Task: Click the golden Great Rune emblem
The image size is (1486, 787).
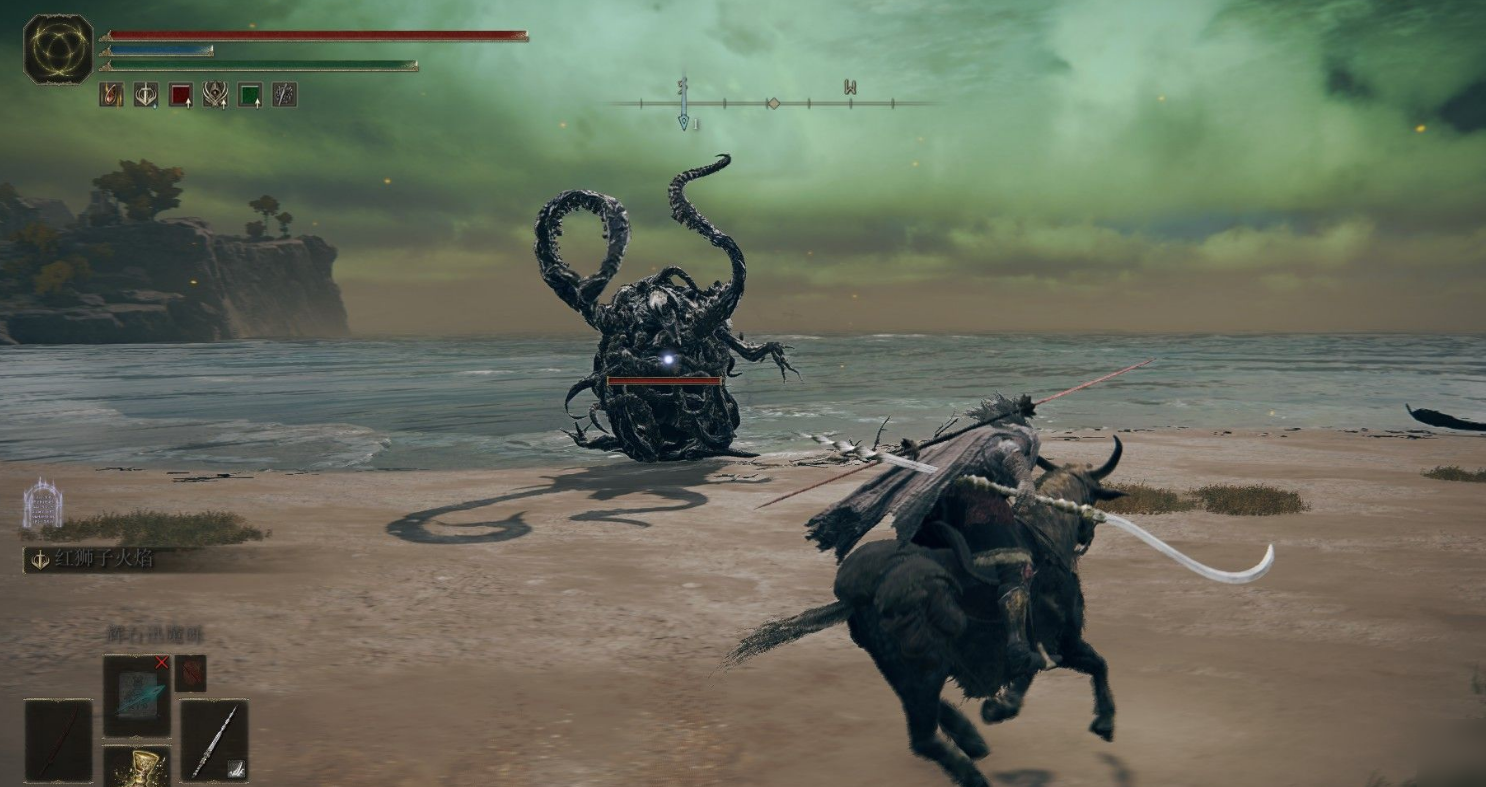Action: click(x=58, y=49)
